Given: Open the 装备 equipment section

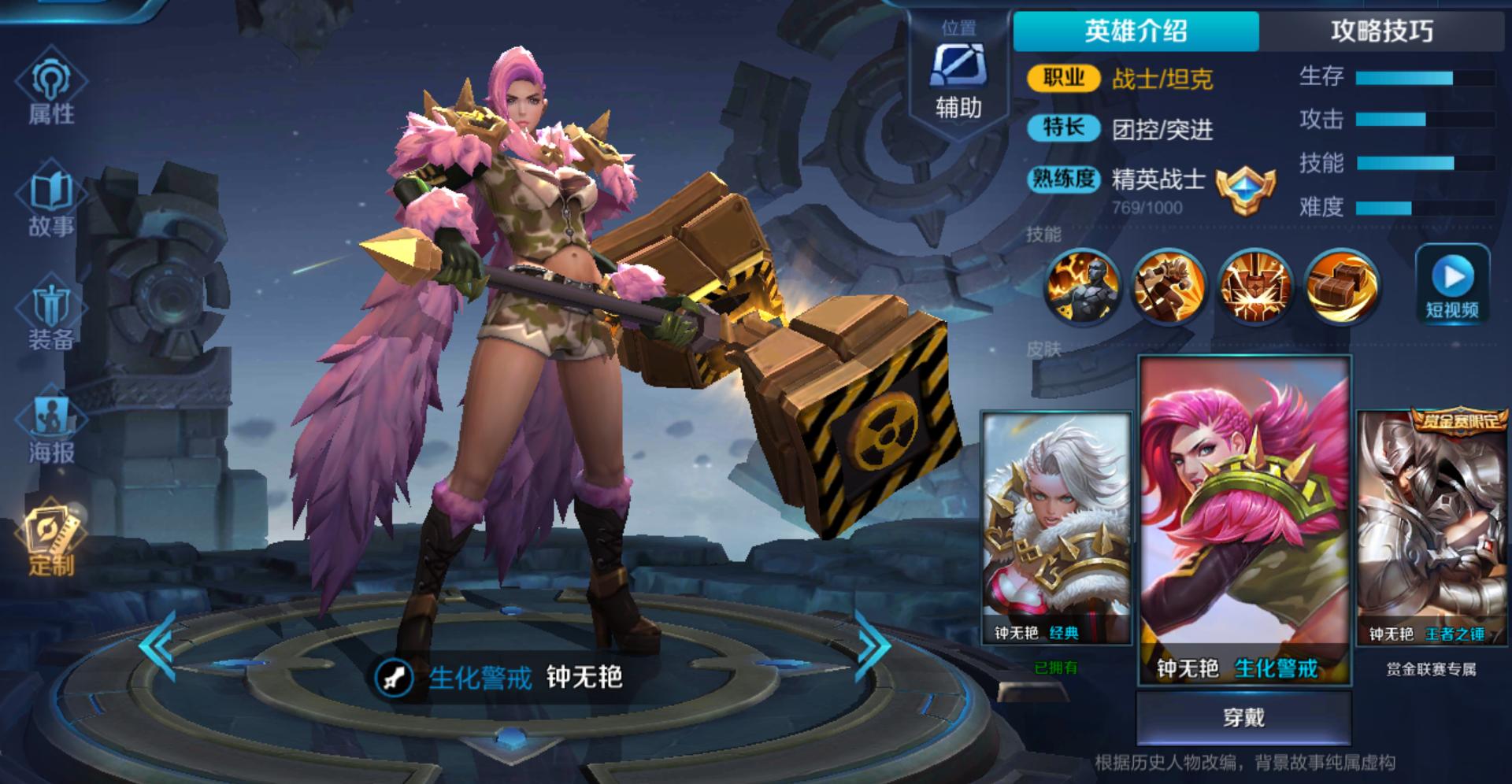Looking at the screenshot, I should click(x=51, y=315).
